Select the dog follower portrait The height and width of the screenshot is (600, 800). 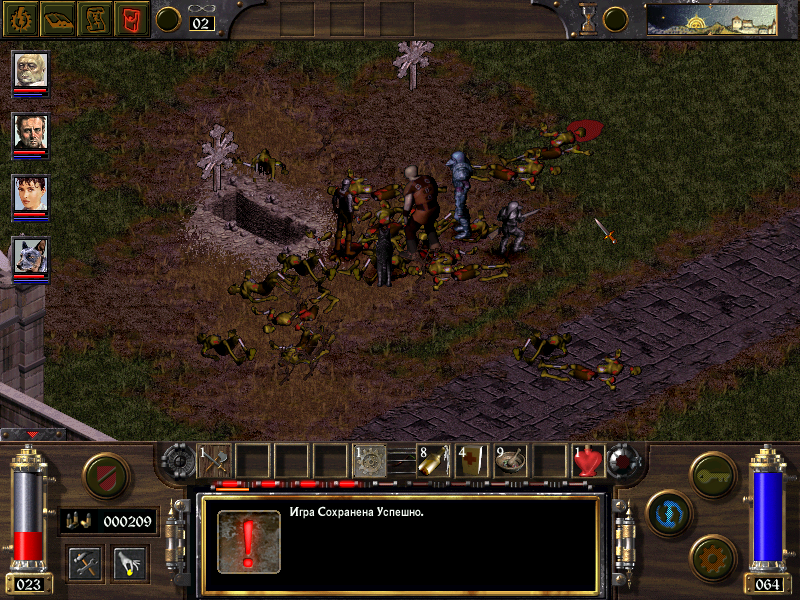tap(30, 256)
